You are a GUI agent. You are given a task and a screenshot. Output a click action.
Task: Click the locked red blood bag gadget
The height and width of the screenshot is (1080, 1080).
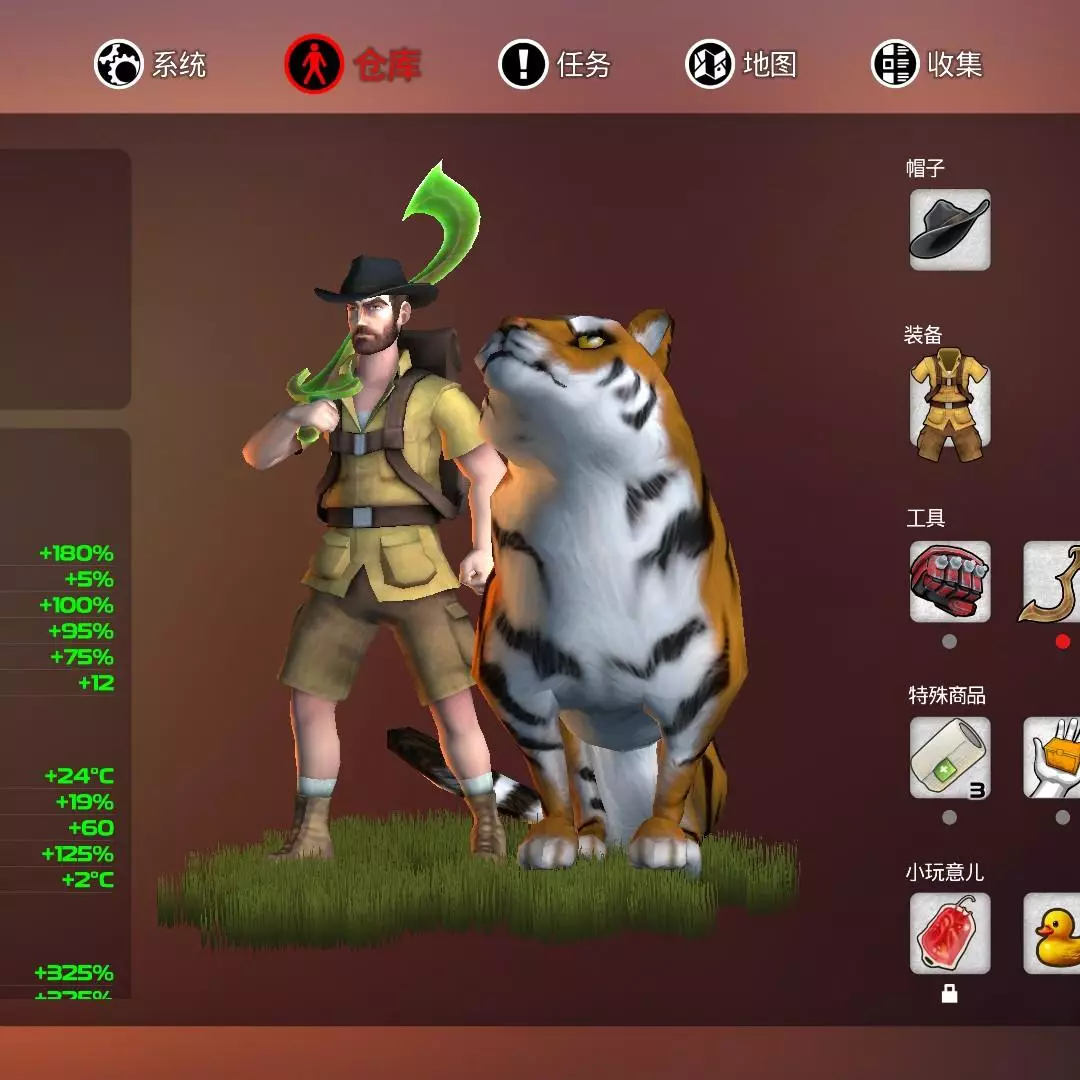949,933
